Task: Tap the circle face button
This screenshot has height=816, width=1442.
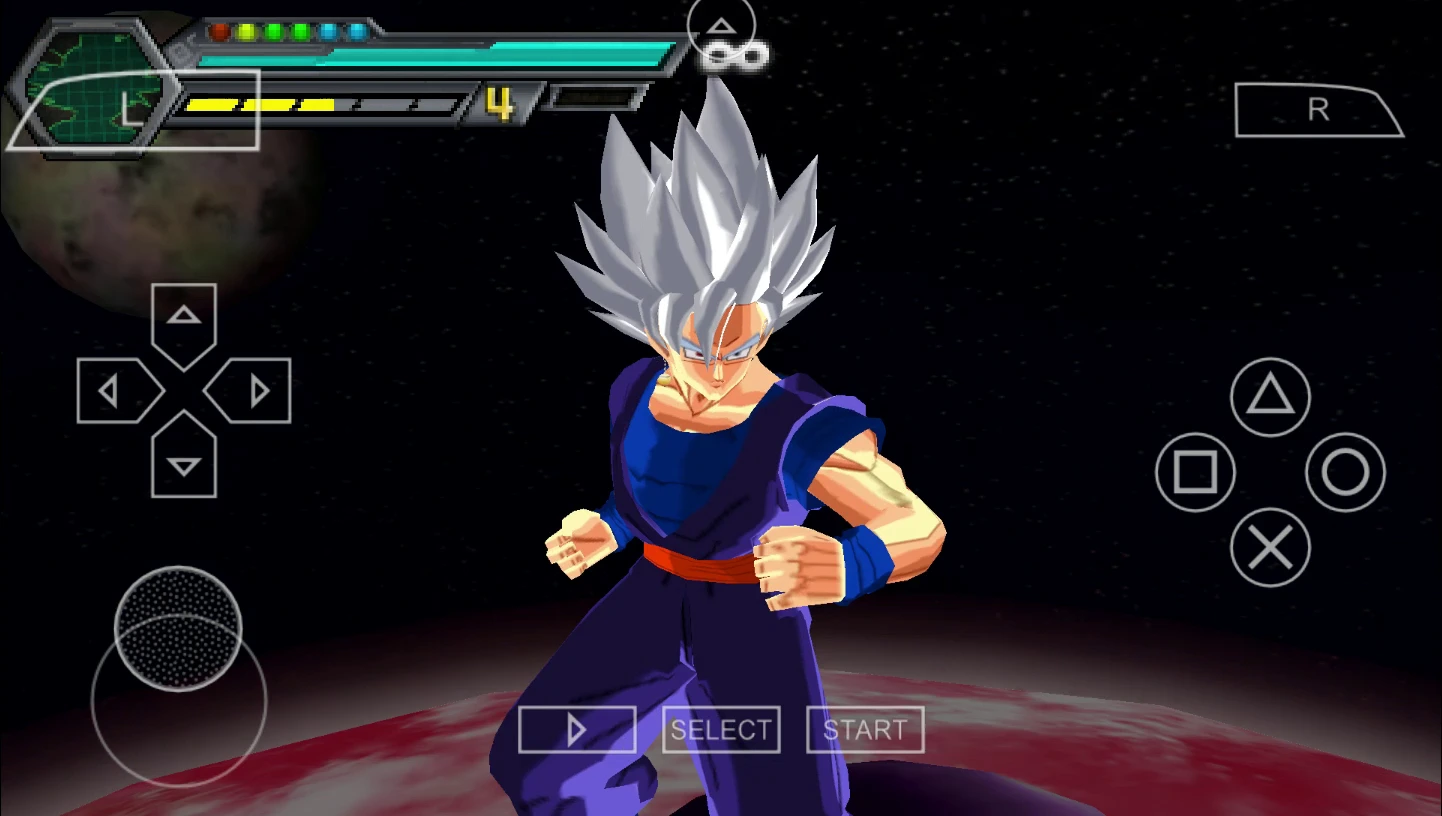Action: click(1345, 472)
